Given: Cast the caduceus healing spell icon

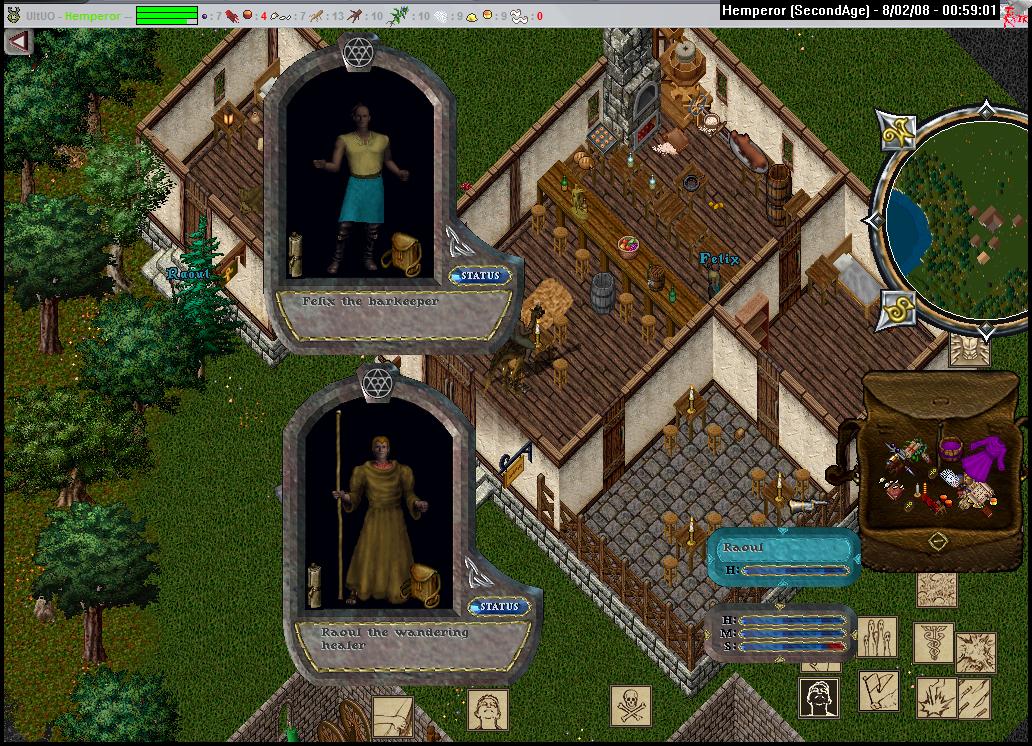Looking at the screenshot, I should (932, 641).
